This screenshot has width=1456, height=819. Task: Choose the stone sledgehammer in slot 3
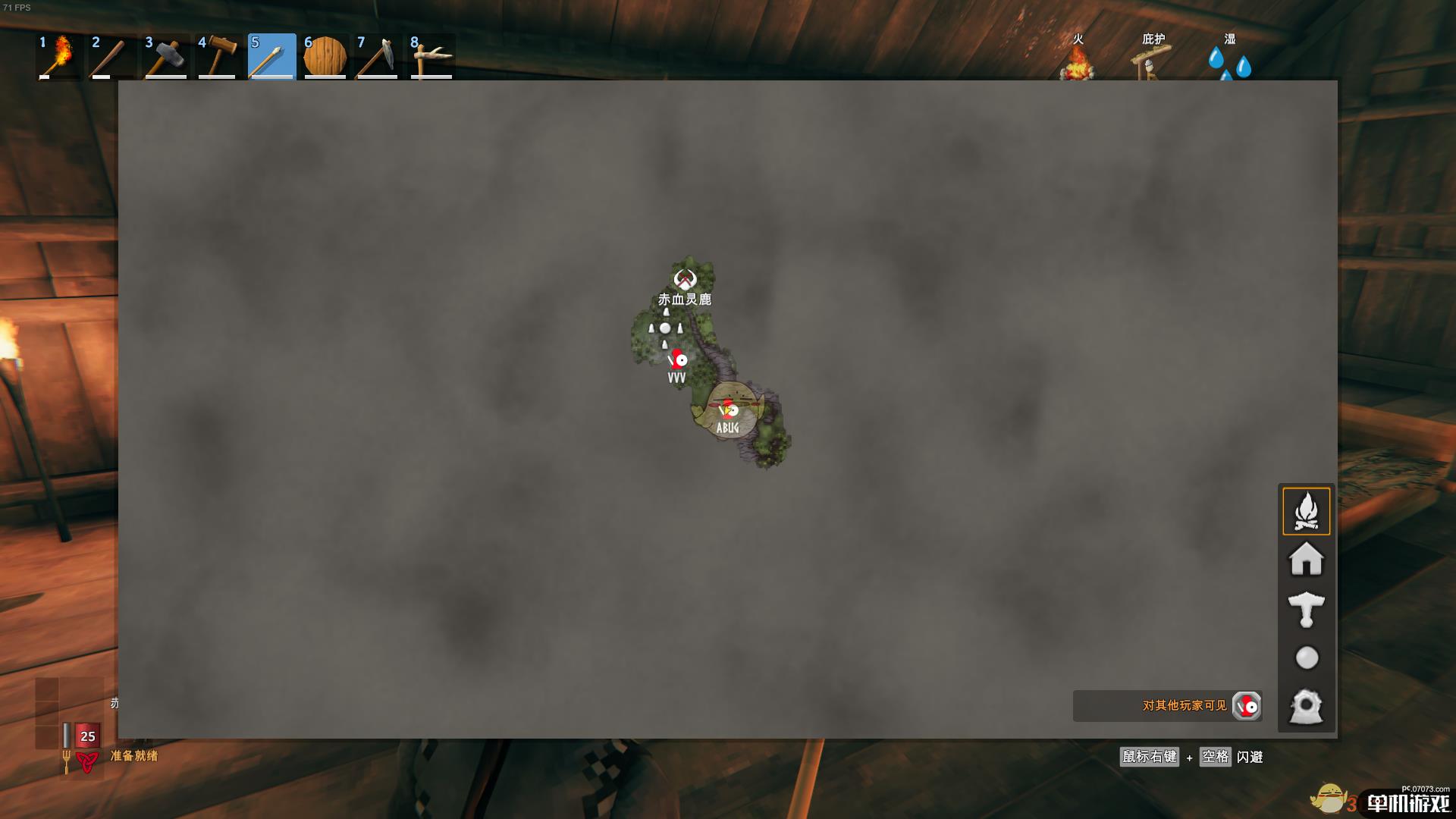[165, 56]
